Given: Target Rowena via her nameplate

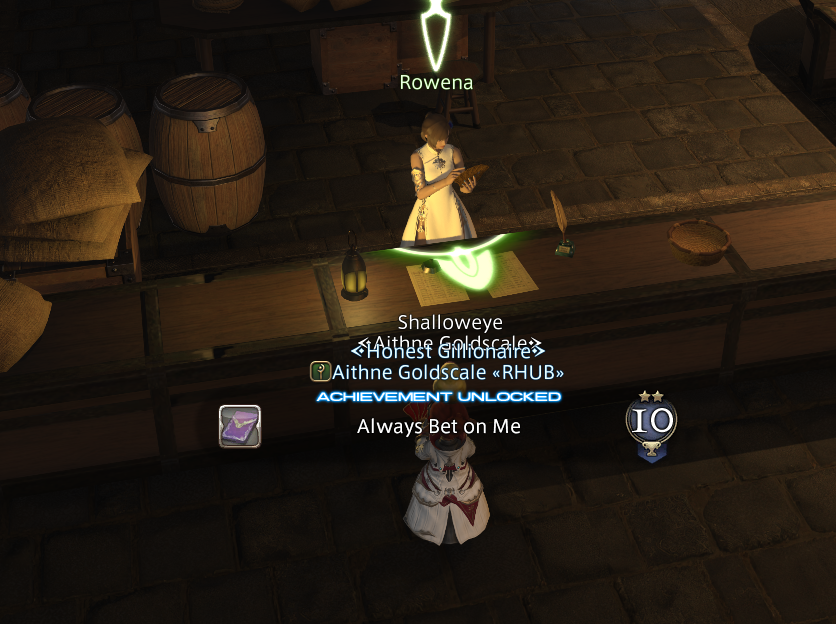Looking at the screenshot, I should click(436, 83).
